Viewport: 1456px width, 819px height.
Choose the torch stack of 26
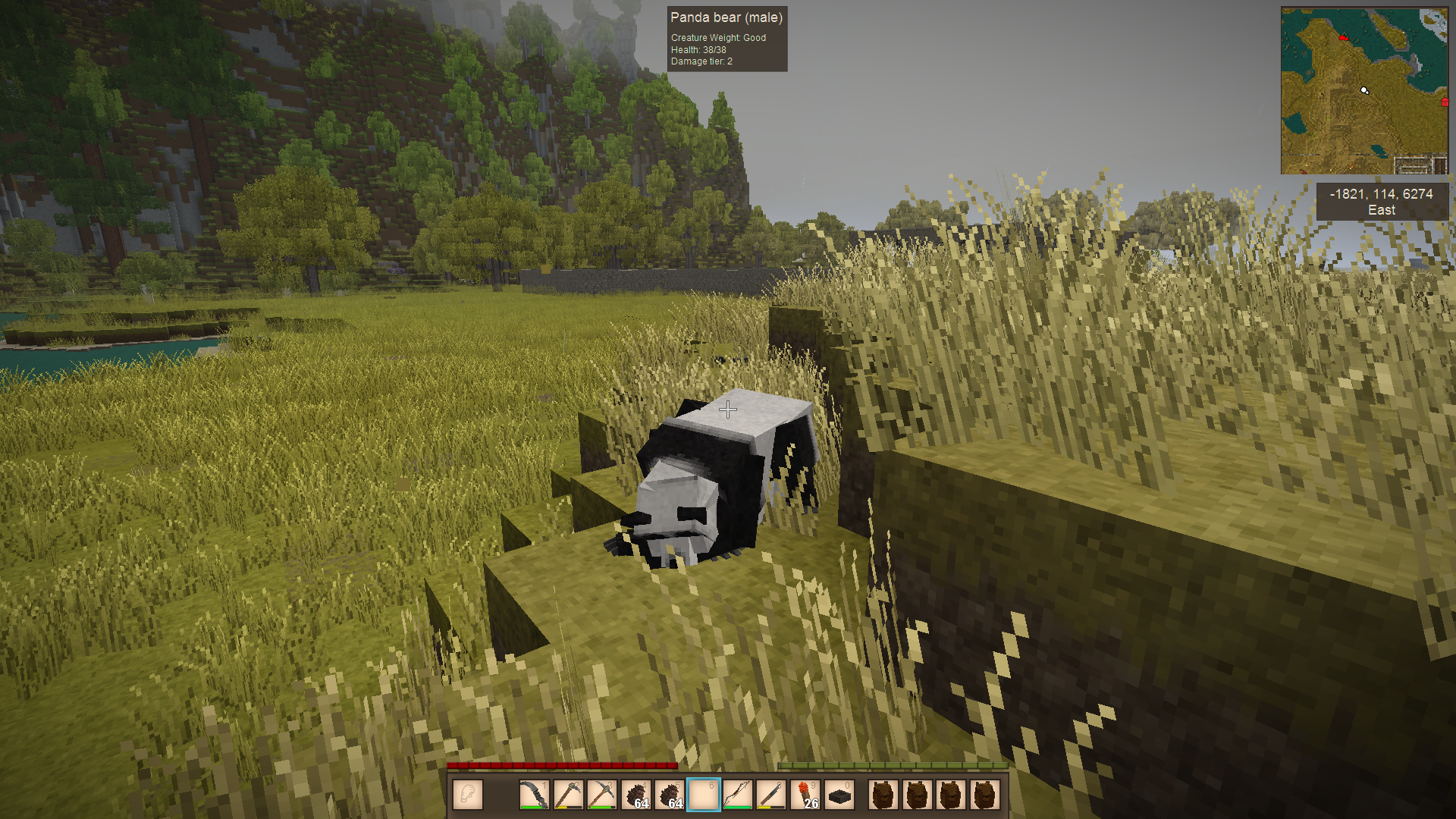[805, 795]
